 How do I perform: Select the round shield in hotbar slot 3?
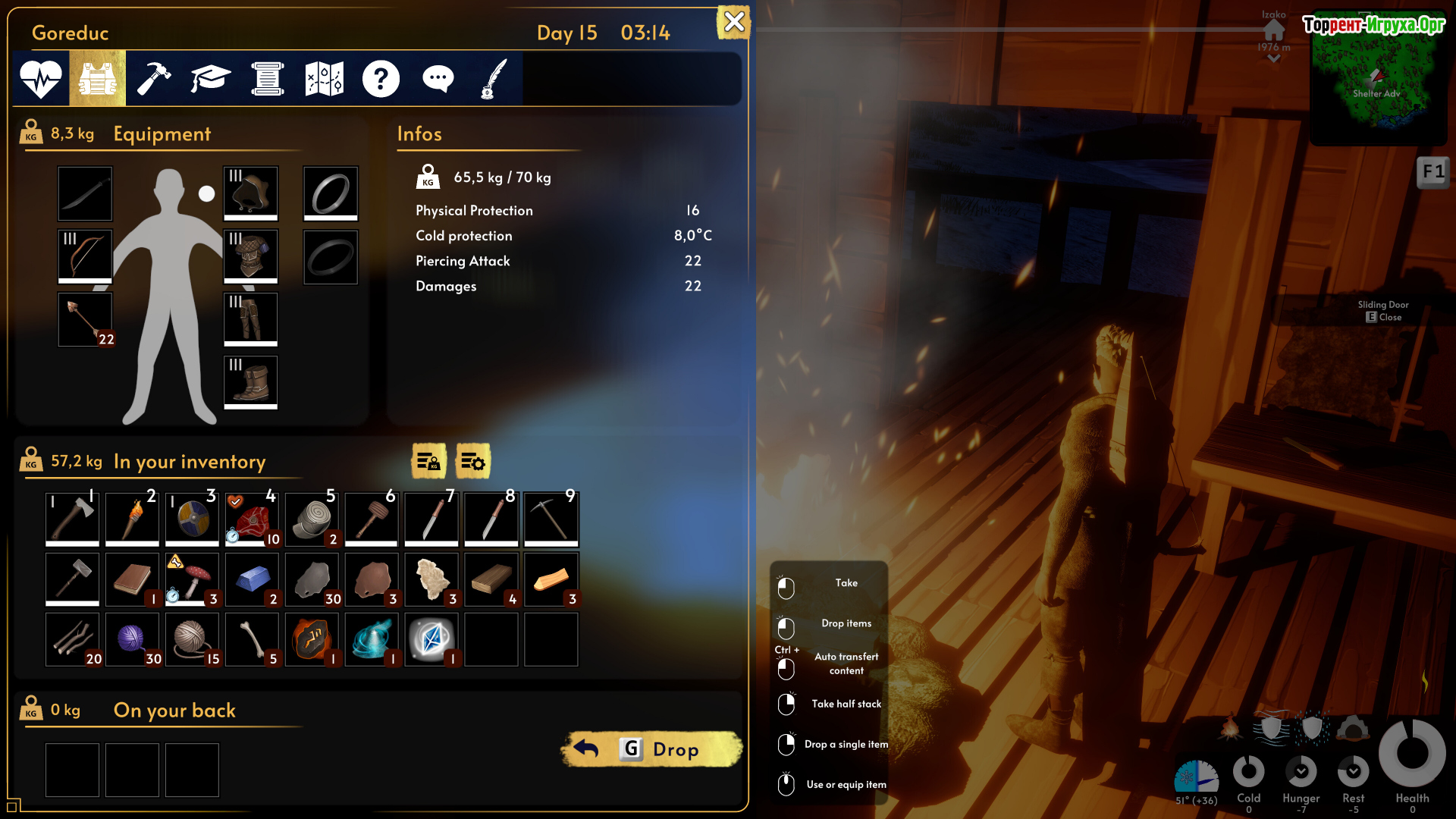click(192, 518)
